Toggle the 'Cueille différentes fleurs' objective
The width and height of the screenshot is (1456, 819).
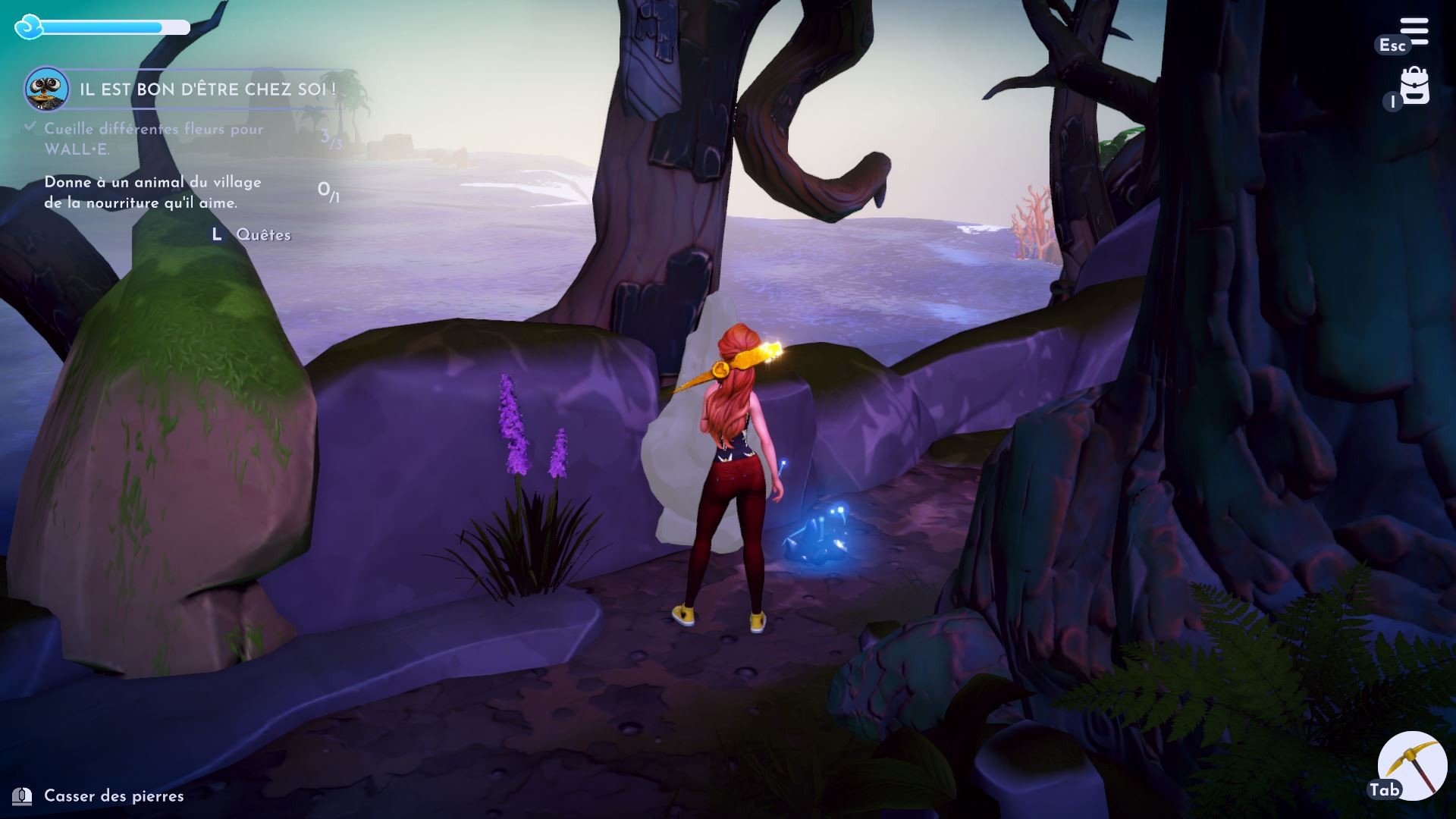[x=153, y=138]
